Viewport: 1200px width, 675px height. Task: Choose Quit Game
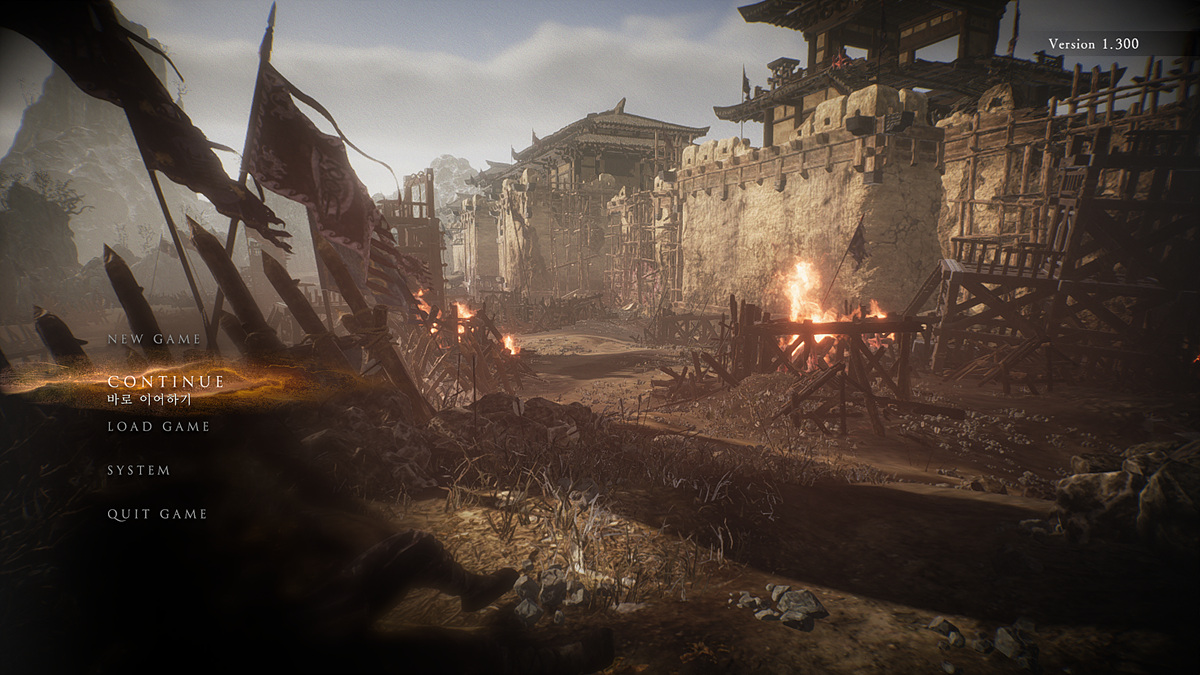tap(157, 514)
